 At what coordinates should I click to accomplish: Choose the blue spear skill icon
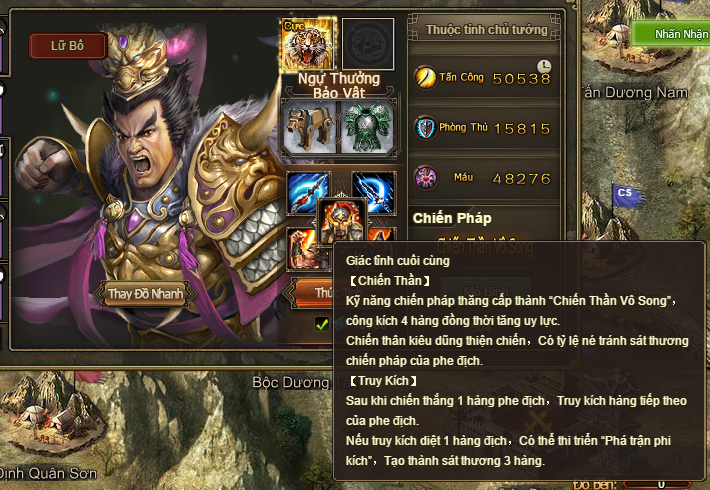[x=307, y=192]
